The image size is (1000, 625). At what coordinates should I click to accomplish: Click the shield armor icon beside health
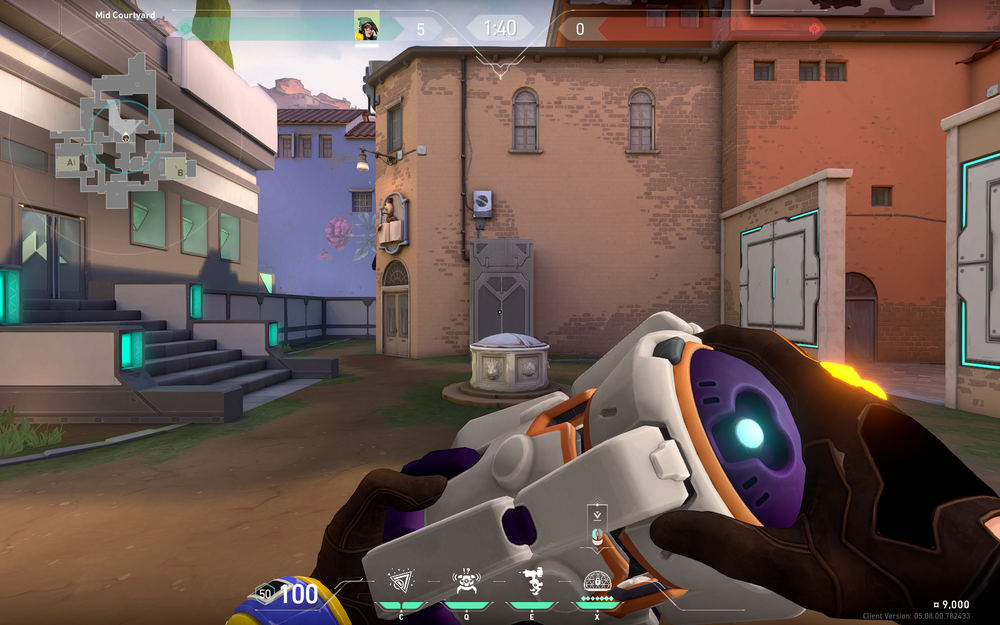point(265,593)
